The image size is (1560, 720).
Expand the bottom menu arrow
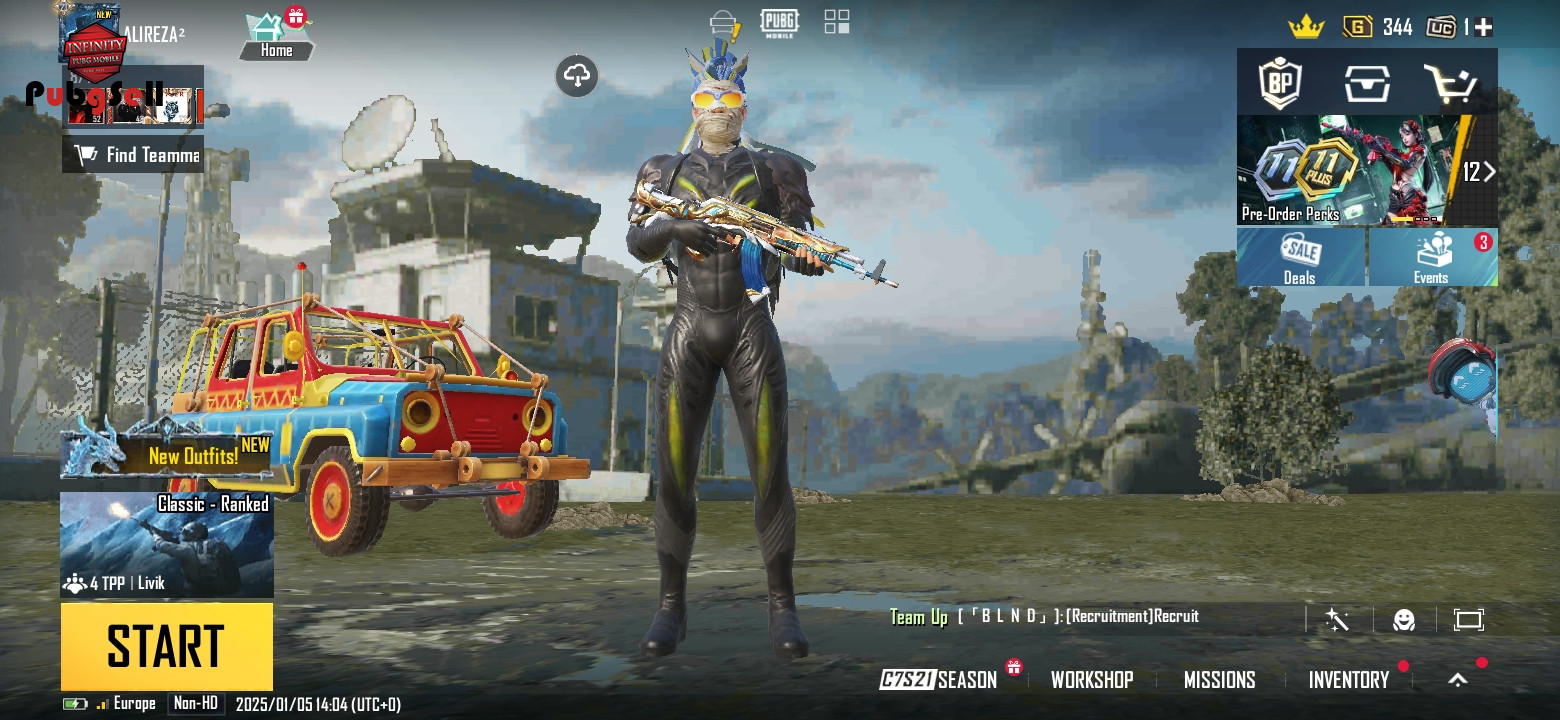[x=1458, y=680]
